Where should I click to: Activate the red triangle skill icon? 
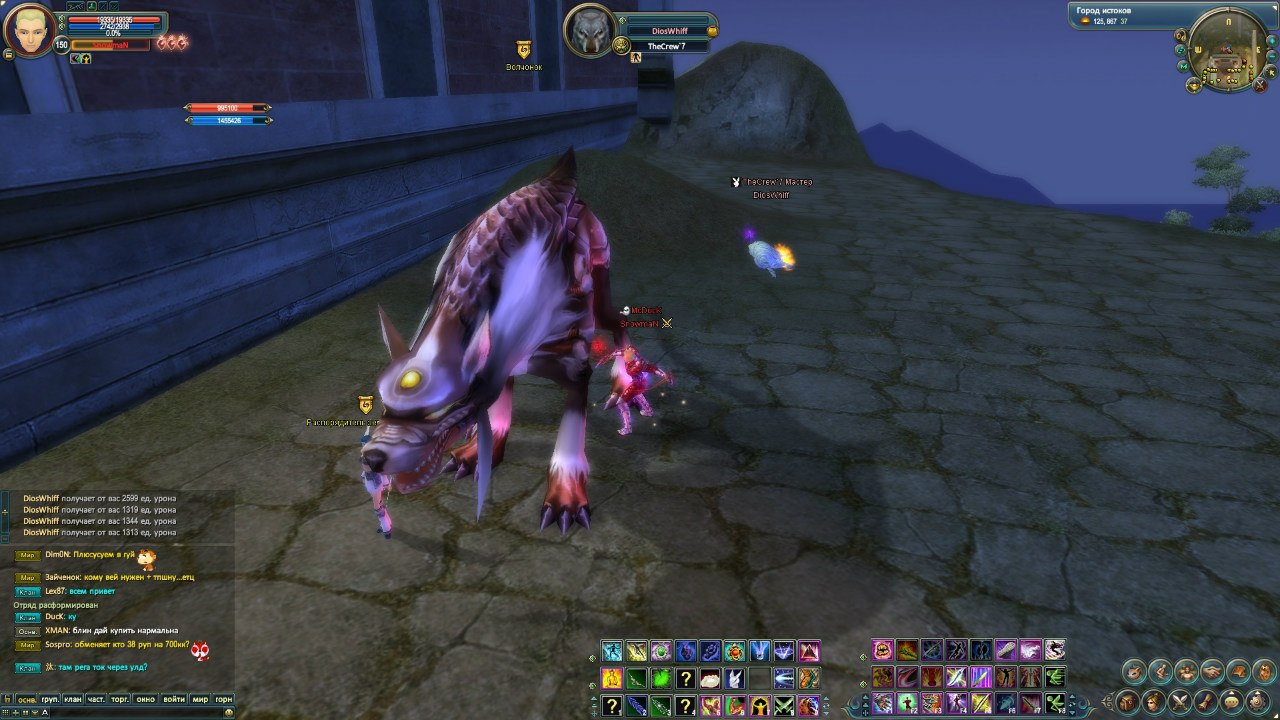(x=809, y=652)
